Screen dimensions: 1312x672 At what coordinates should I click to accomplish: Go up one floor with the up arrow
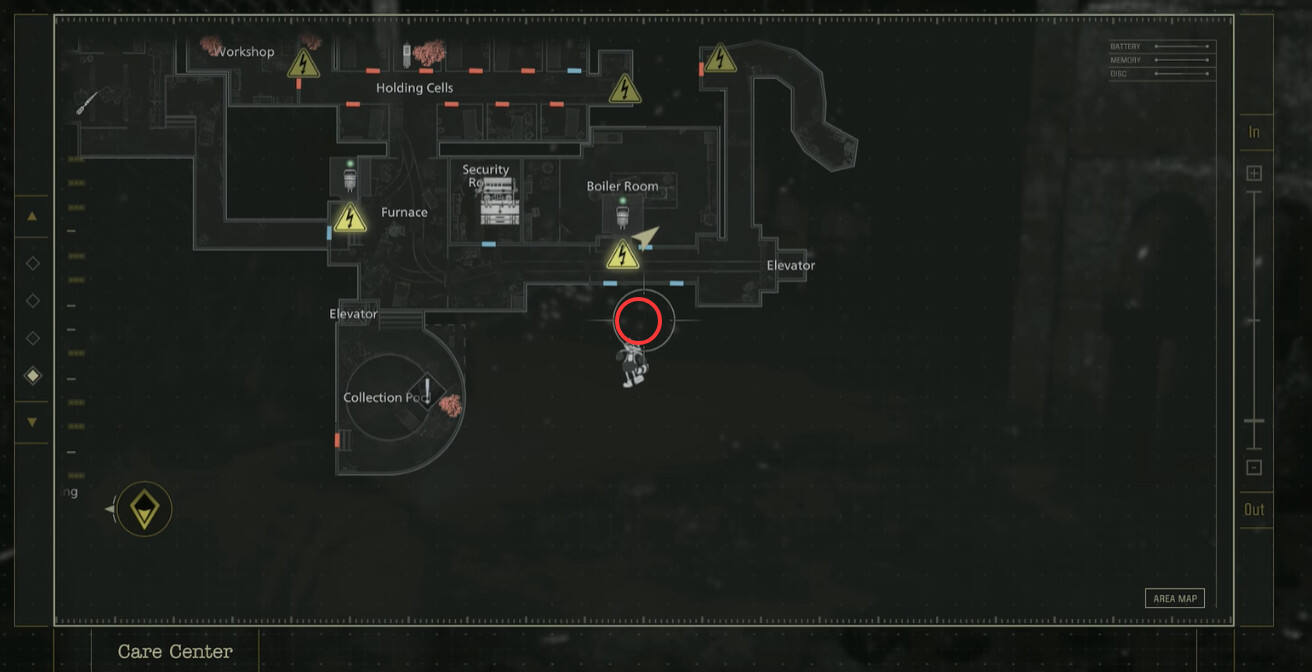pyautogui.click(x=32, y=215)
